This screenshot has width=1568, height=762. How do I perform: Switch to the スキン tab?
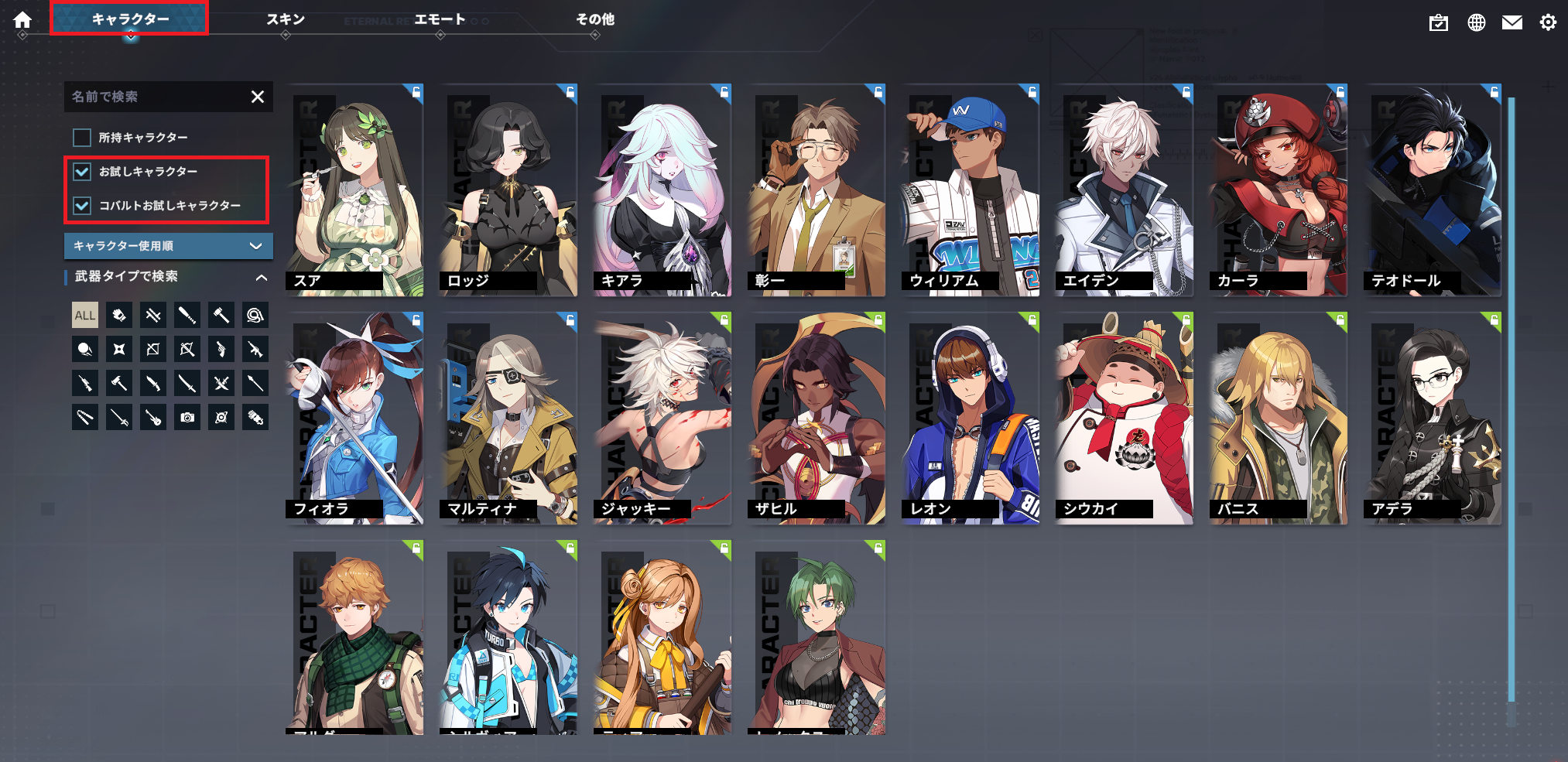[x=286, y=19]
